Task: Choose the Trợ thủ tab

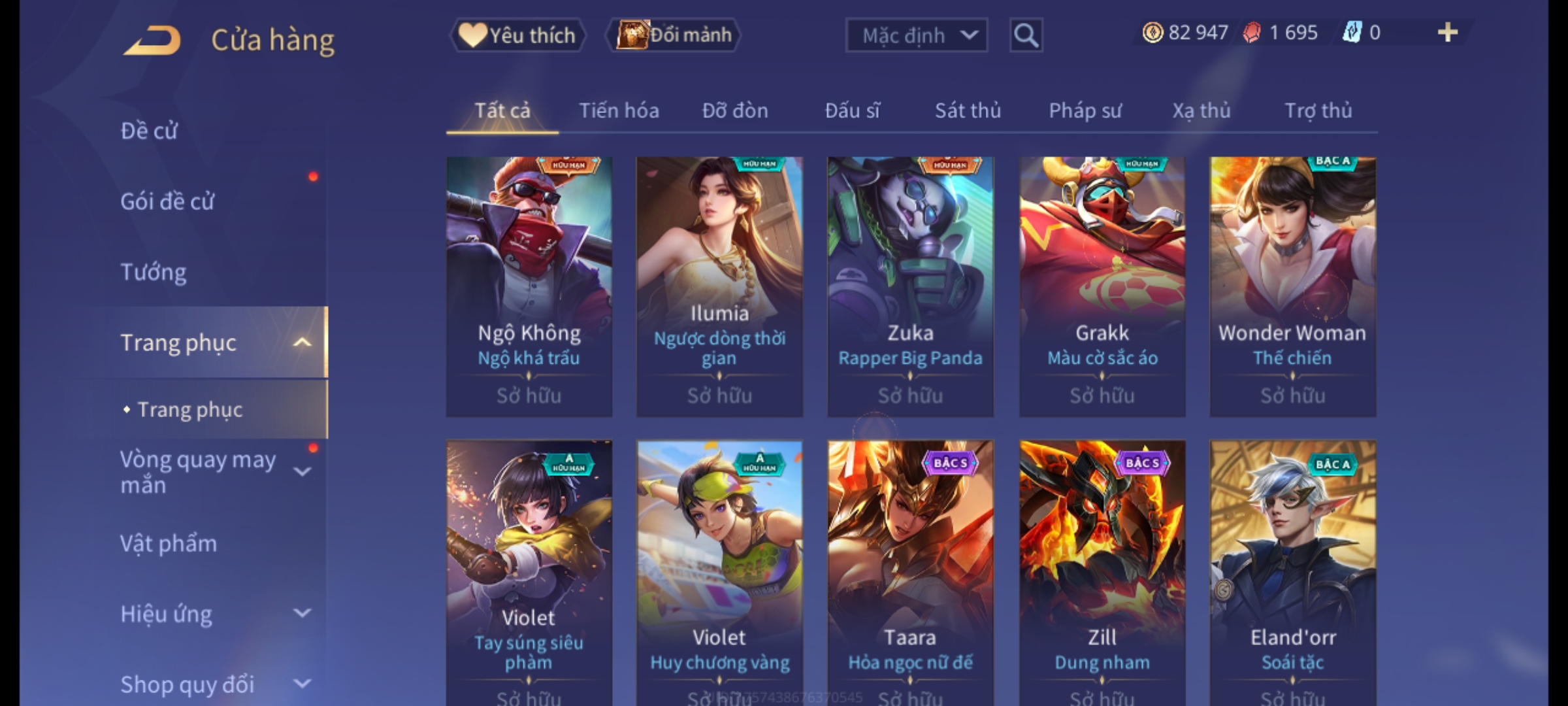Action: [x=1318, y=111]
